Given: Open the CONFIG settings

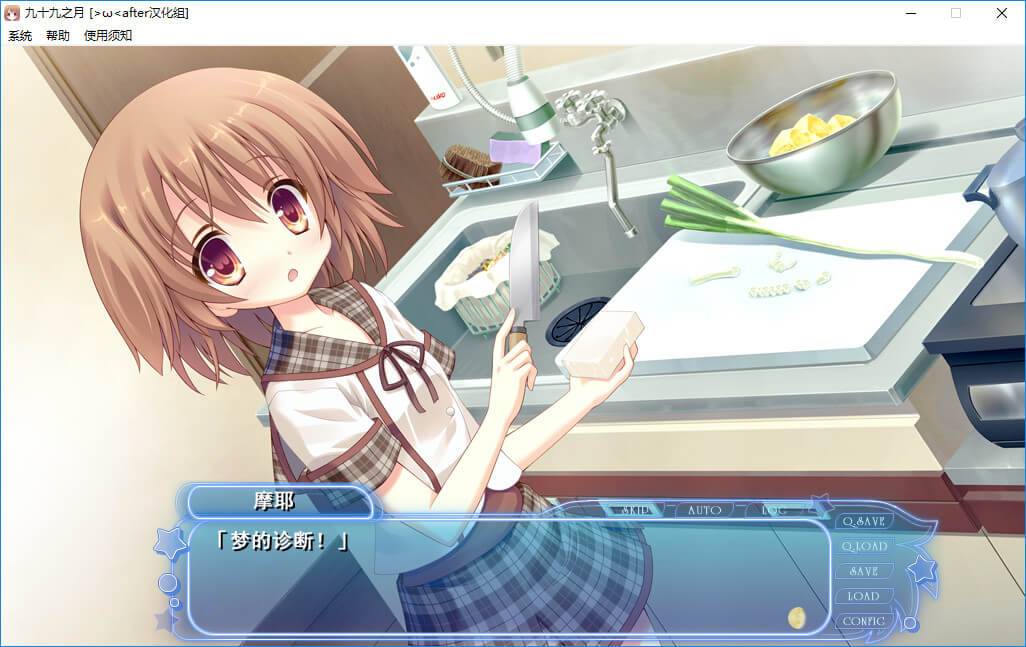Looking at the screenshot, I should (x=864, y=621).
